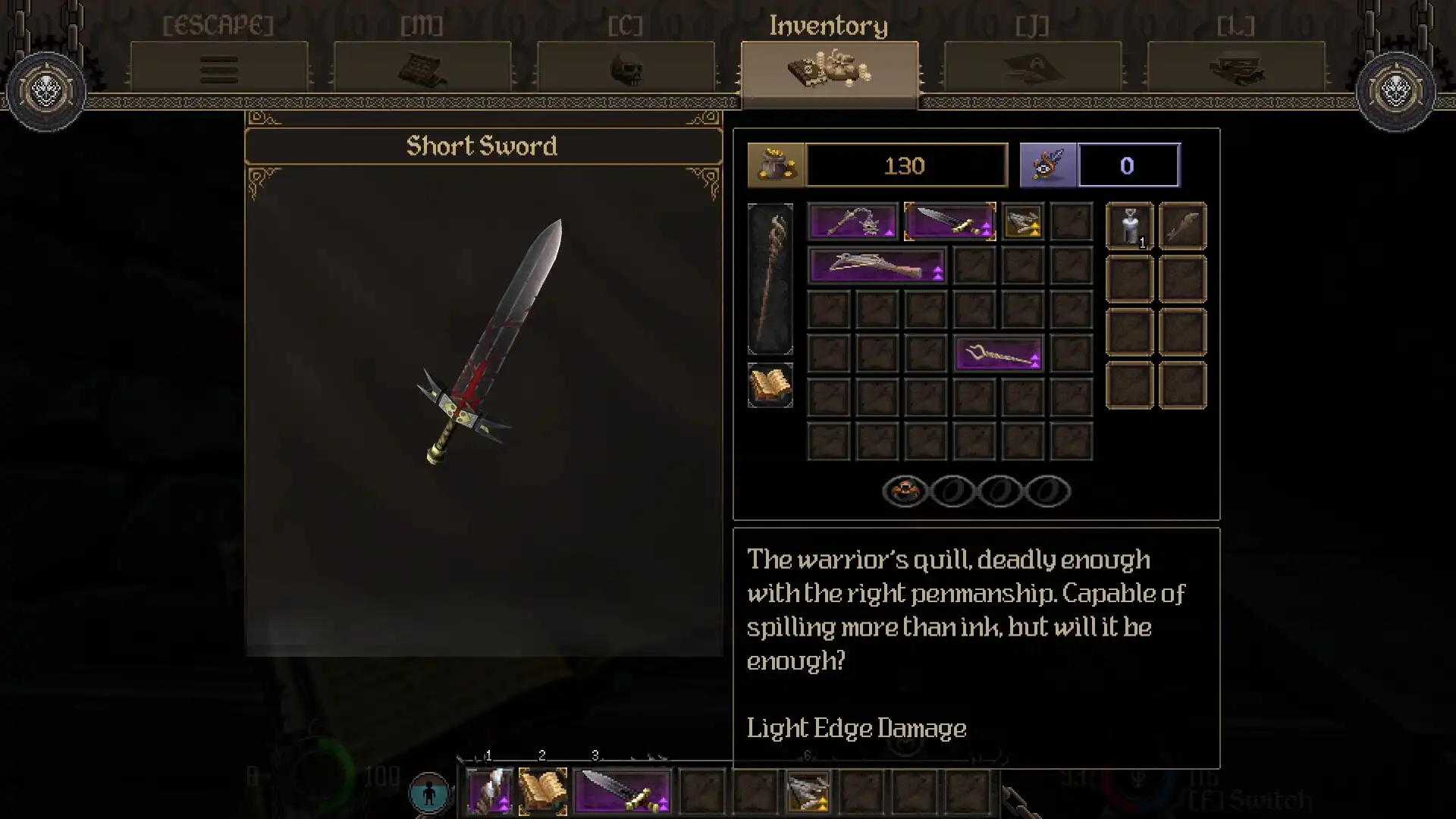Click the Short Sword item in the grid
The image size is (1456, 819).
950,221
